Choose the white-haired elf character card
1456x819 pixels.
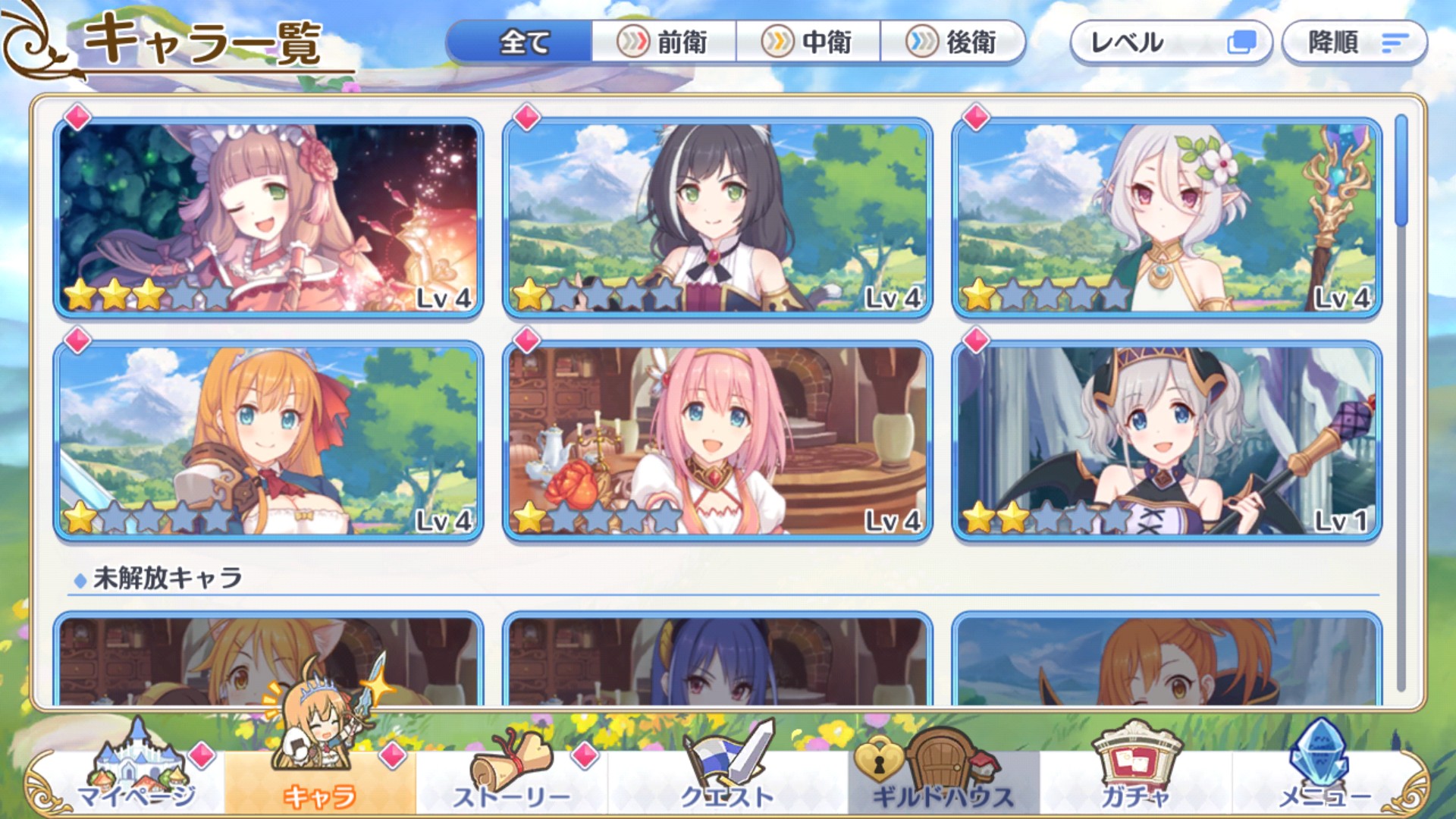click(x=1166, y=218)
